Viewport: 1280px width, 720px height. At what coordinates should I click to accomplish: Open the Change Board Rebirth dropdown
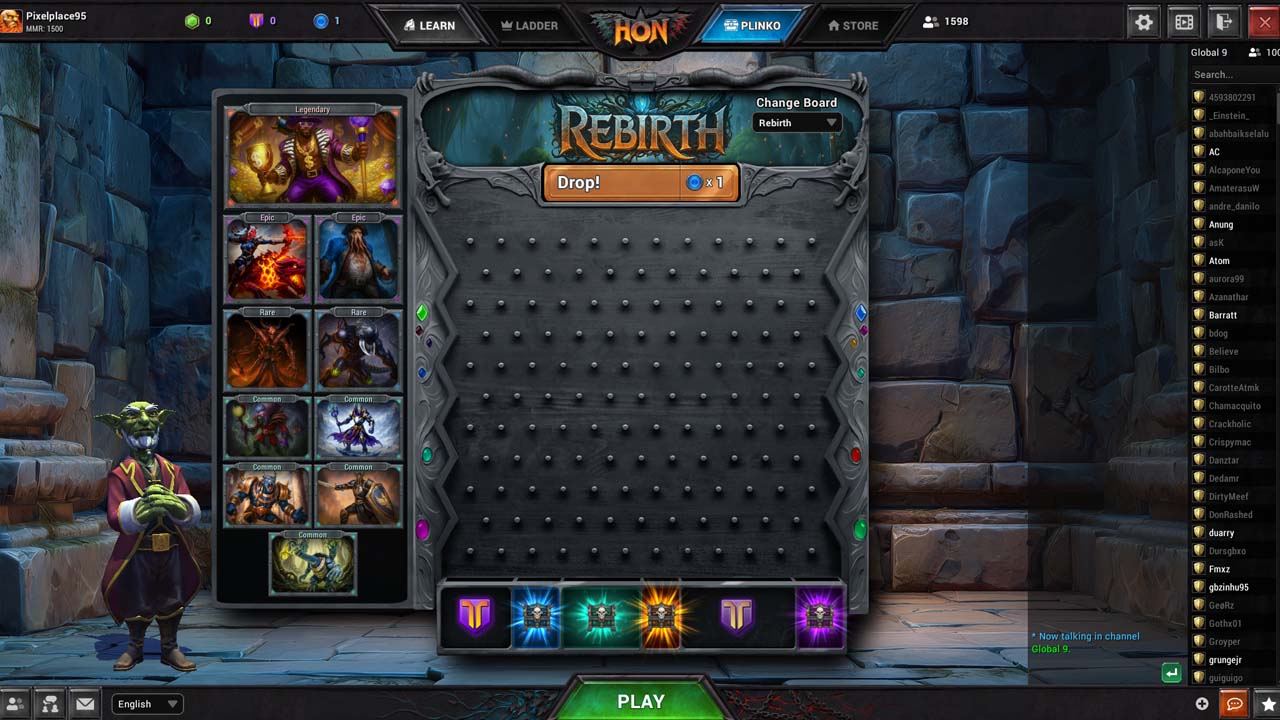[797, 123]
